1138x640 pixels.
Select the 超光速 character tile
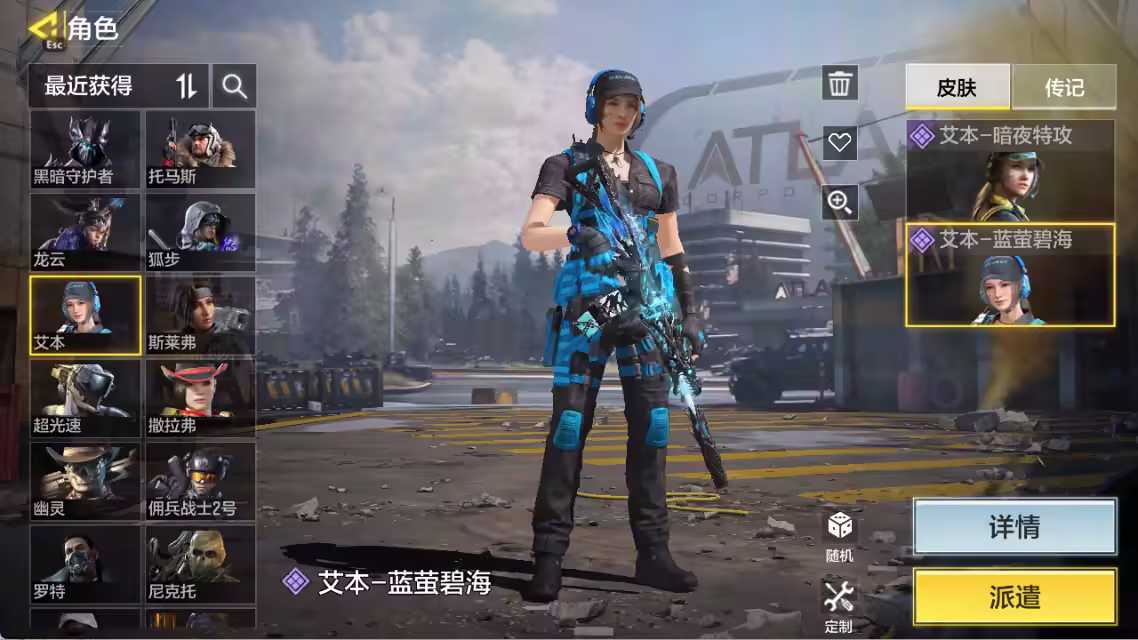(x=85, y=398)
